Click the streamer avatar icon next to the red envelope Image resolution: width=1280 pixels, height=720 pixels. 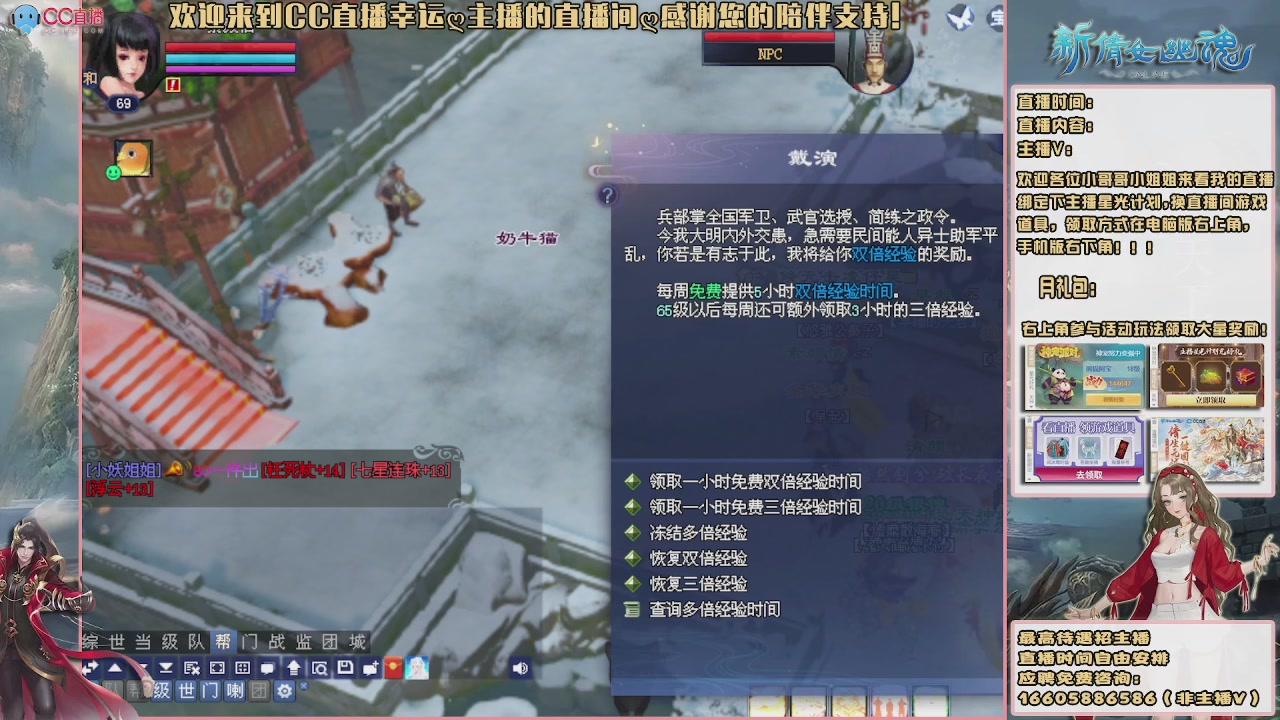point(417,669)
